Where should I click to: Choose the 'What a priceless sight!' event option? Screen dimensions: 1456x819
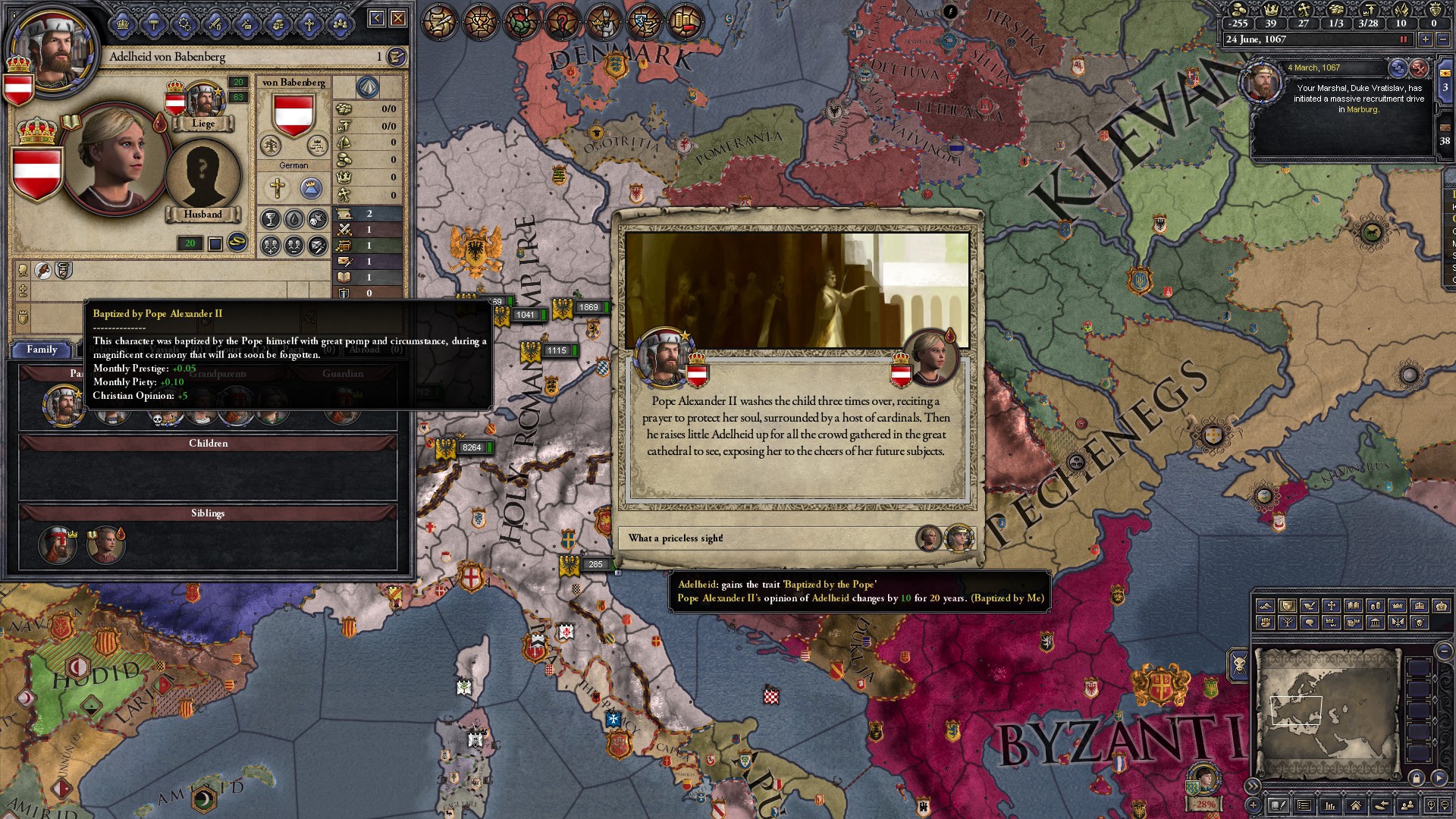point(766,538)
